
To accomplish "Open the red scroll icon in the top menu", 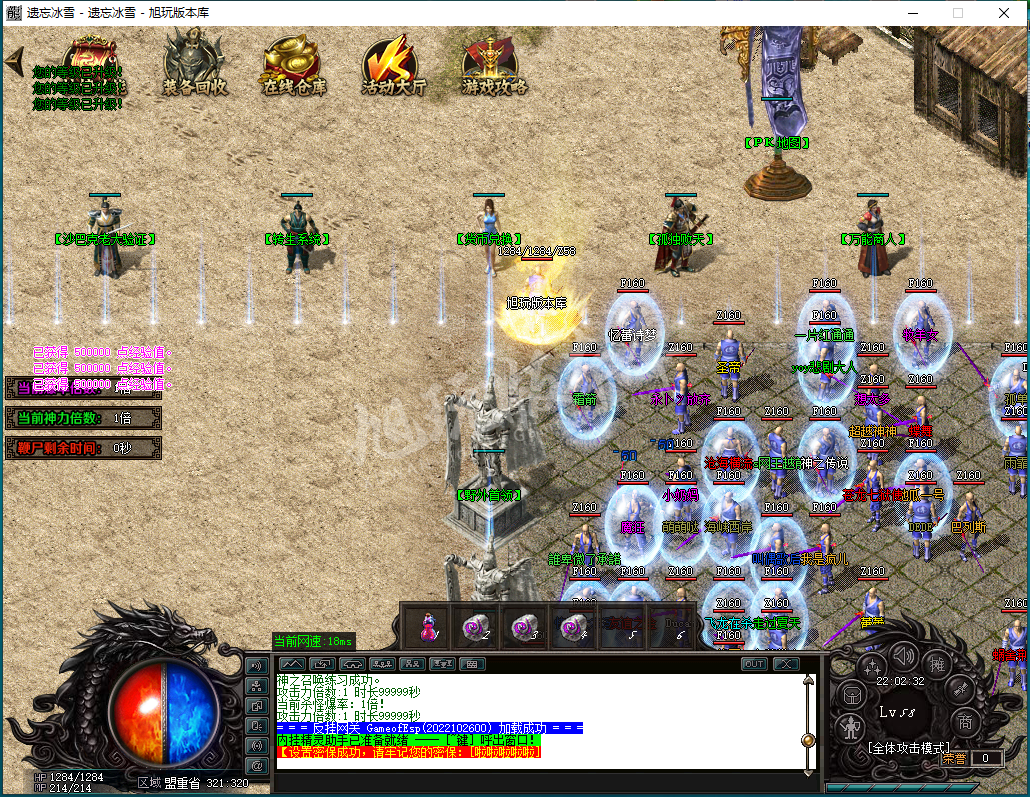I will coord(90,58).
